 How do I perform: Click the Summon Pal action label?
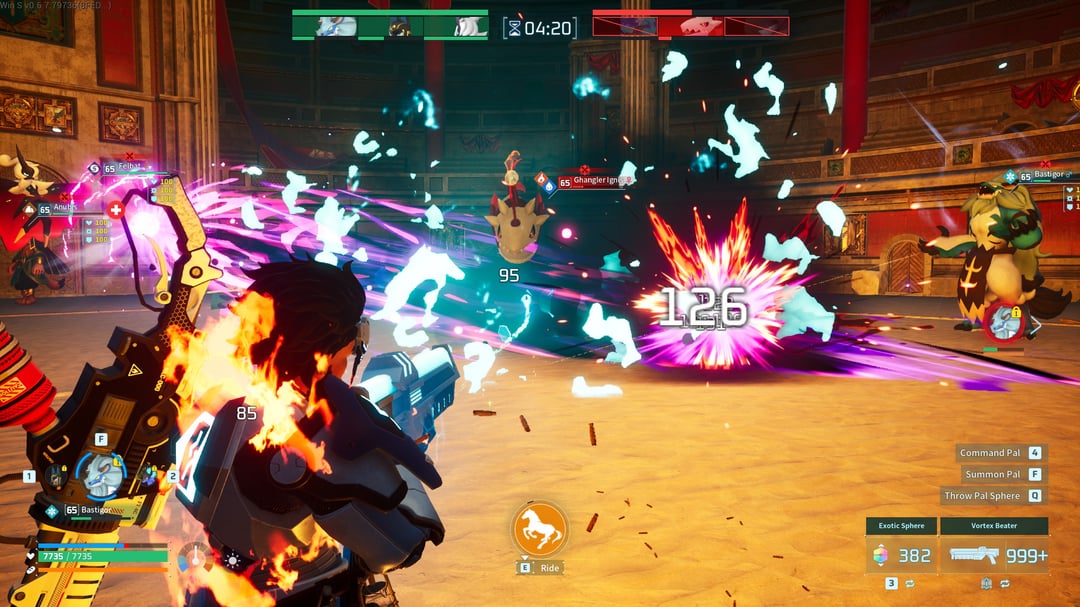992,474
